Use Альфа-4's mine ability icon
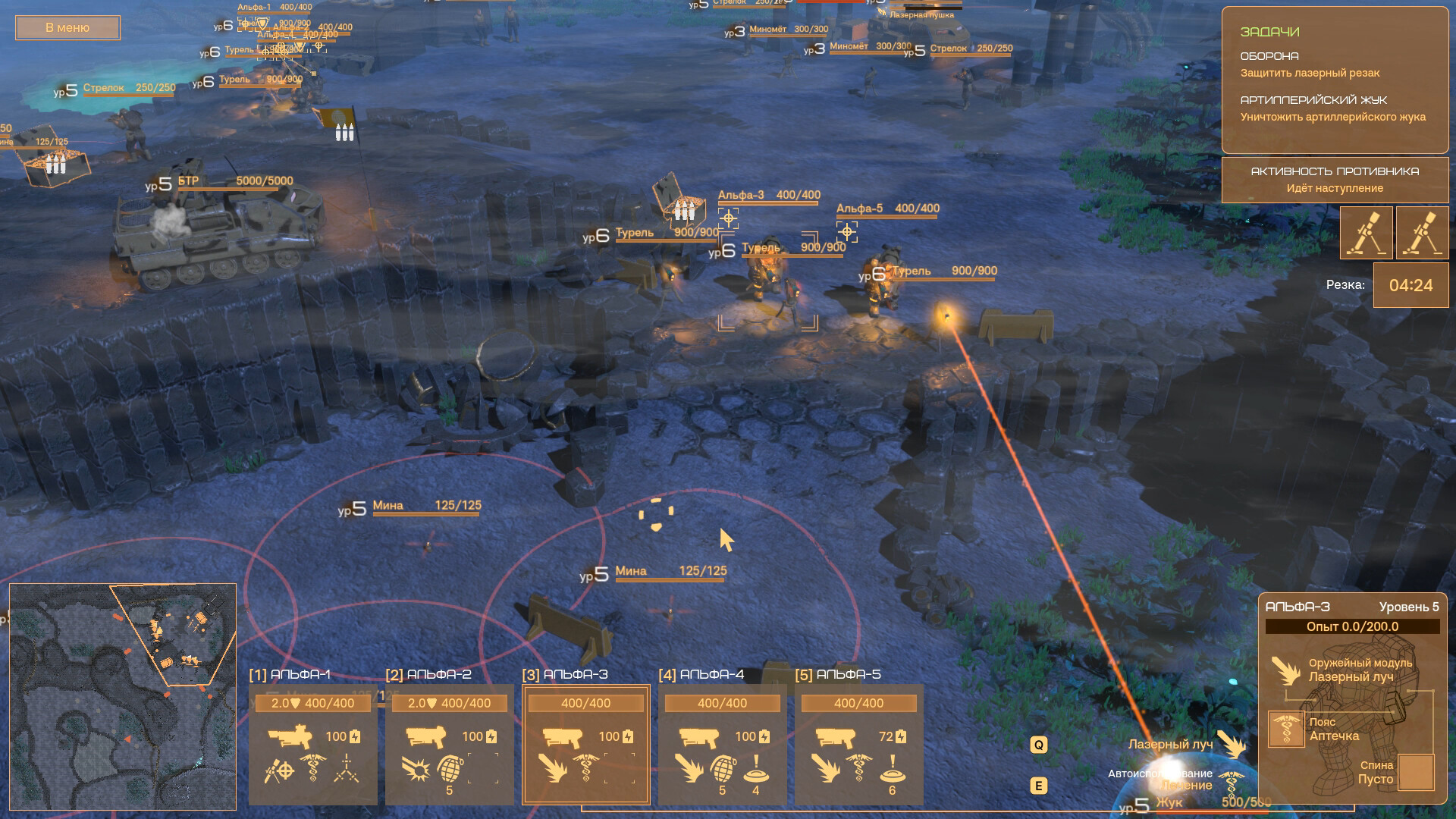 [x=755, y=769]
